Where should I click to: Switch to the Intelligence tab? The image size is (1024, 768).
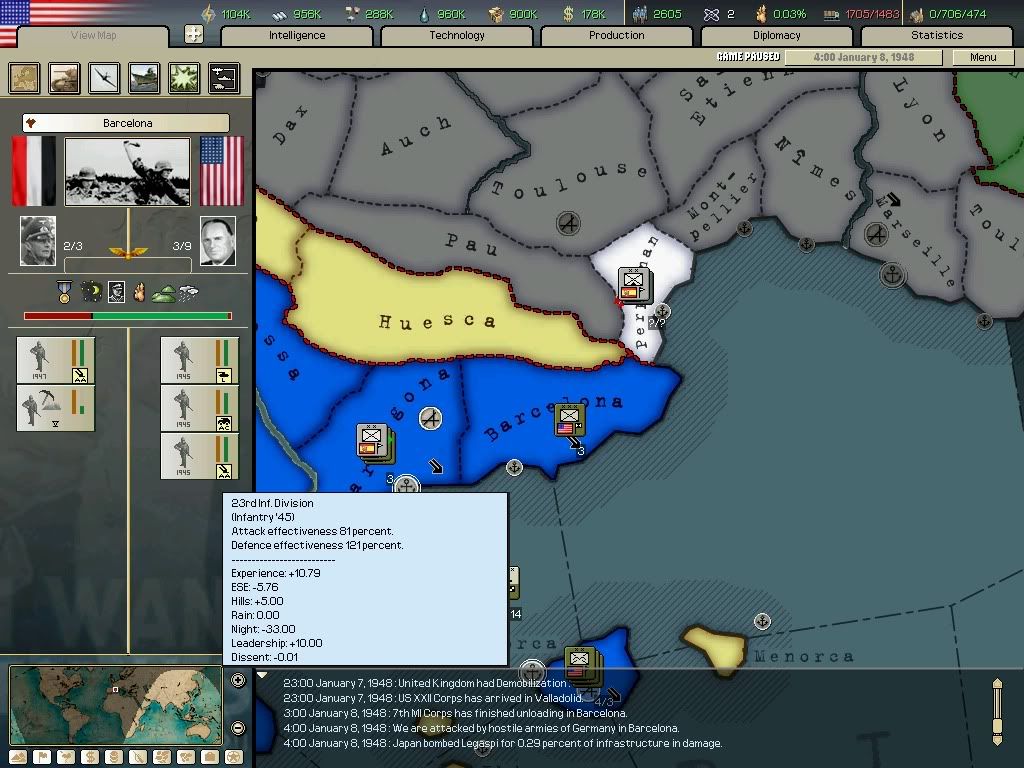[x=297, y=36]
